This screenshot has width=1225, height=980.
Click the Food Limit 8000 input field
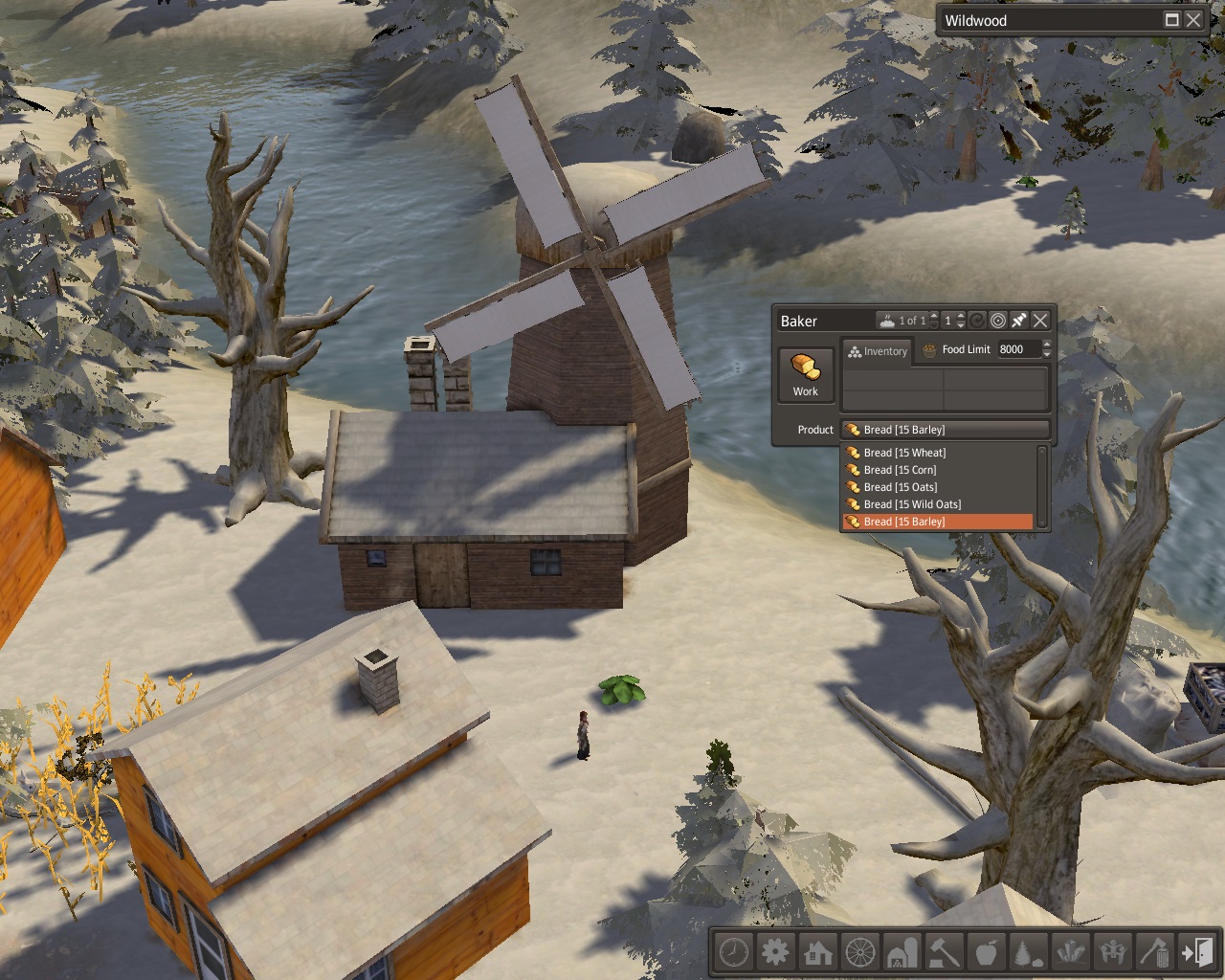tap(1018, 349)
